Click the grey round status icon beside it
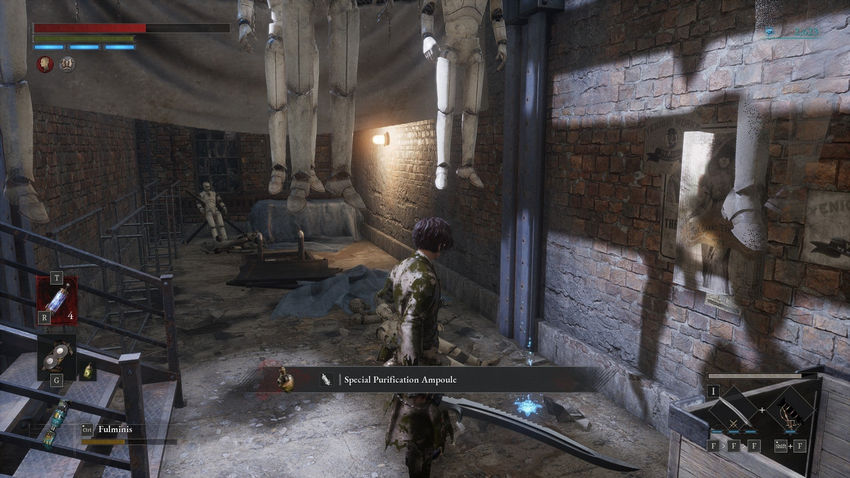This screenshot has width=850, height=478. tap(67, 64)
